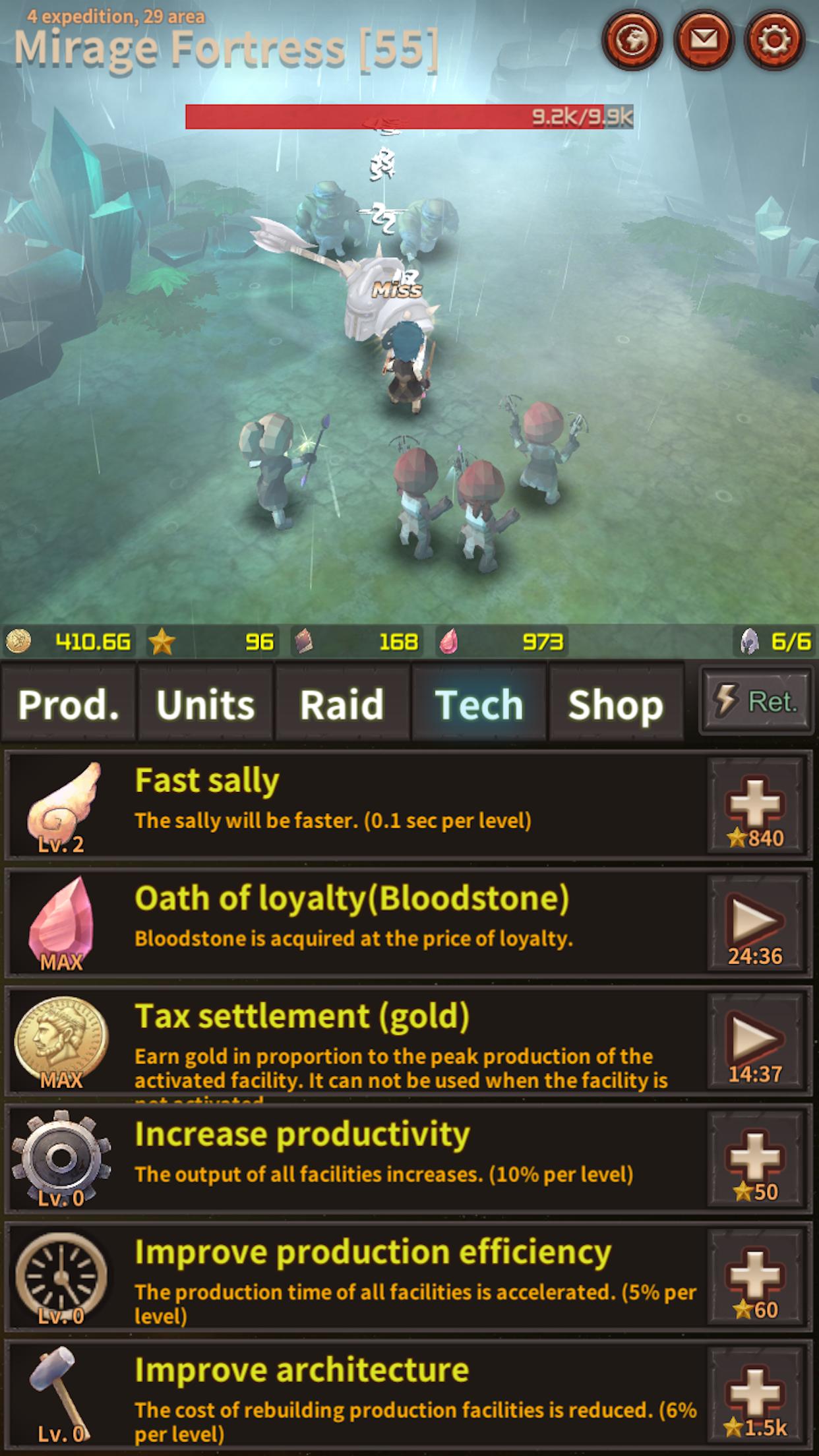The height and width of the screenshot is (1456, 819).
Task: Select the Tech tab
Action: pos(479,704)
